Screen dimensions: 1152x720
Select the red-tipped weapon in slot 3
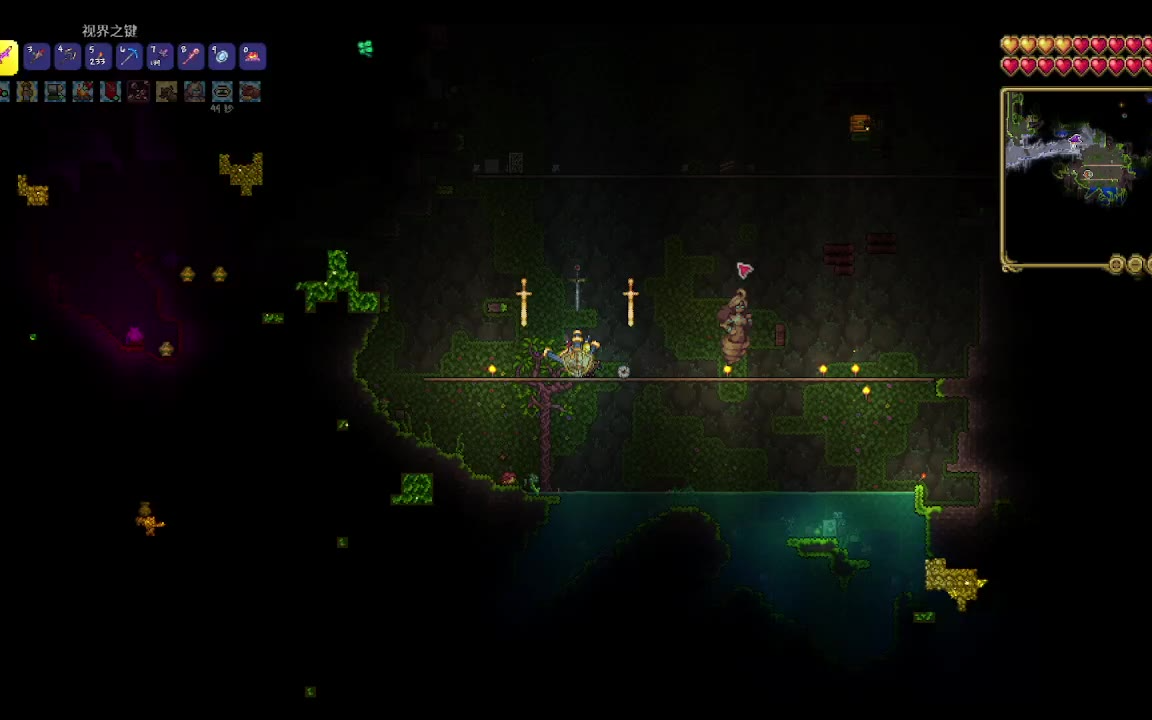[37, 56]
